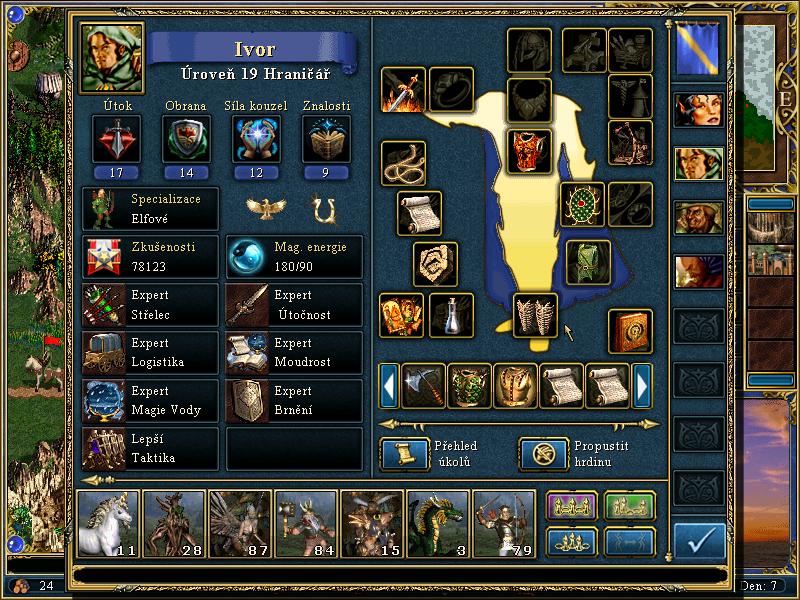Select the Expert Logistika skill
This screenshot has width=800, height=600.
click(151, 353)
